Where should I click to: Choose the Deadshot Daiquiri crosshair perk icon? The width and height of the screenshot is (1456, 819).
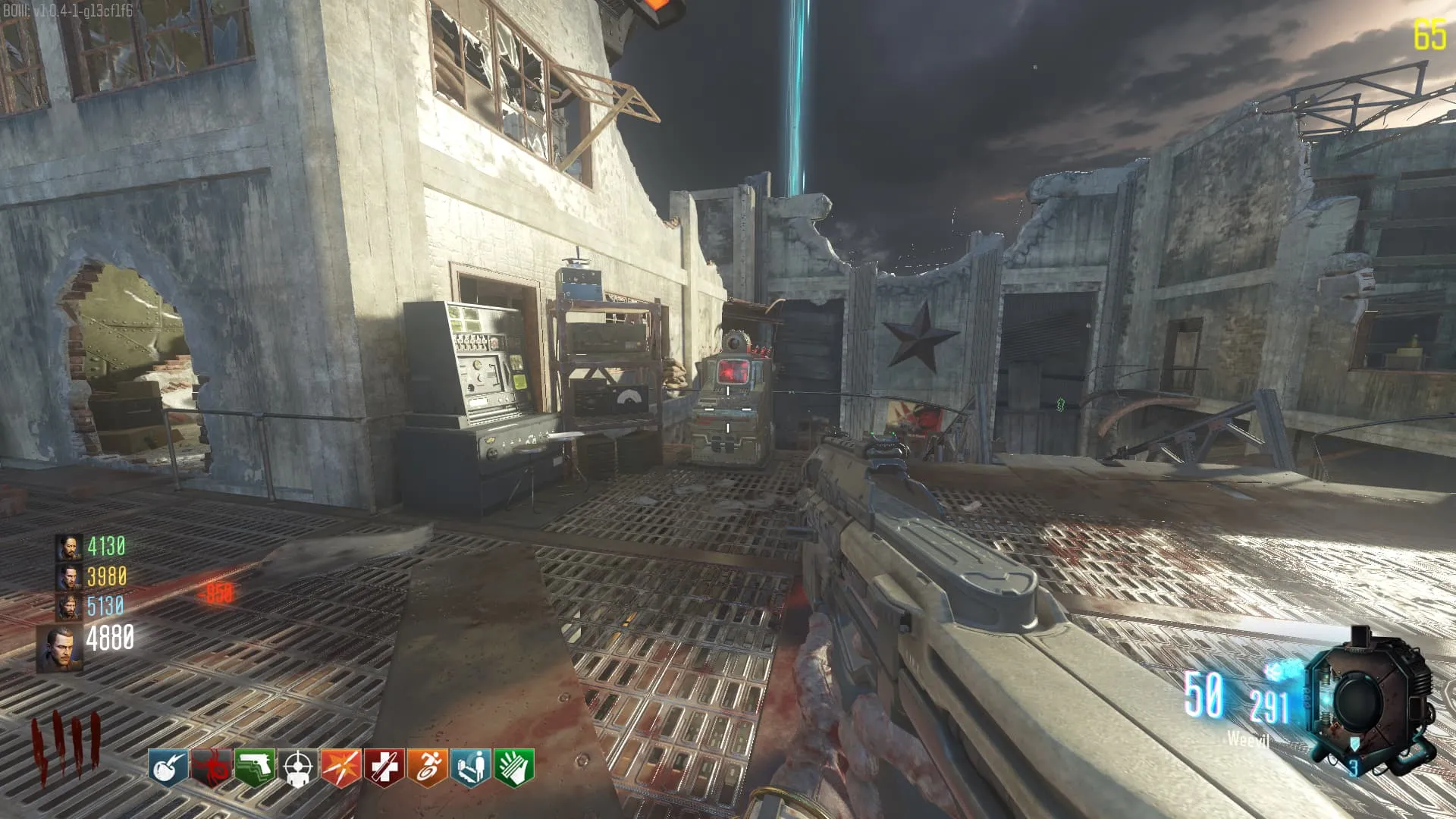click(x=298, y=767)
